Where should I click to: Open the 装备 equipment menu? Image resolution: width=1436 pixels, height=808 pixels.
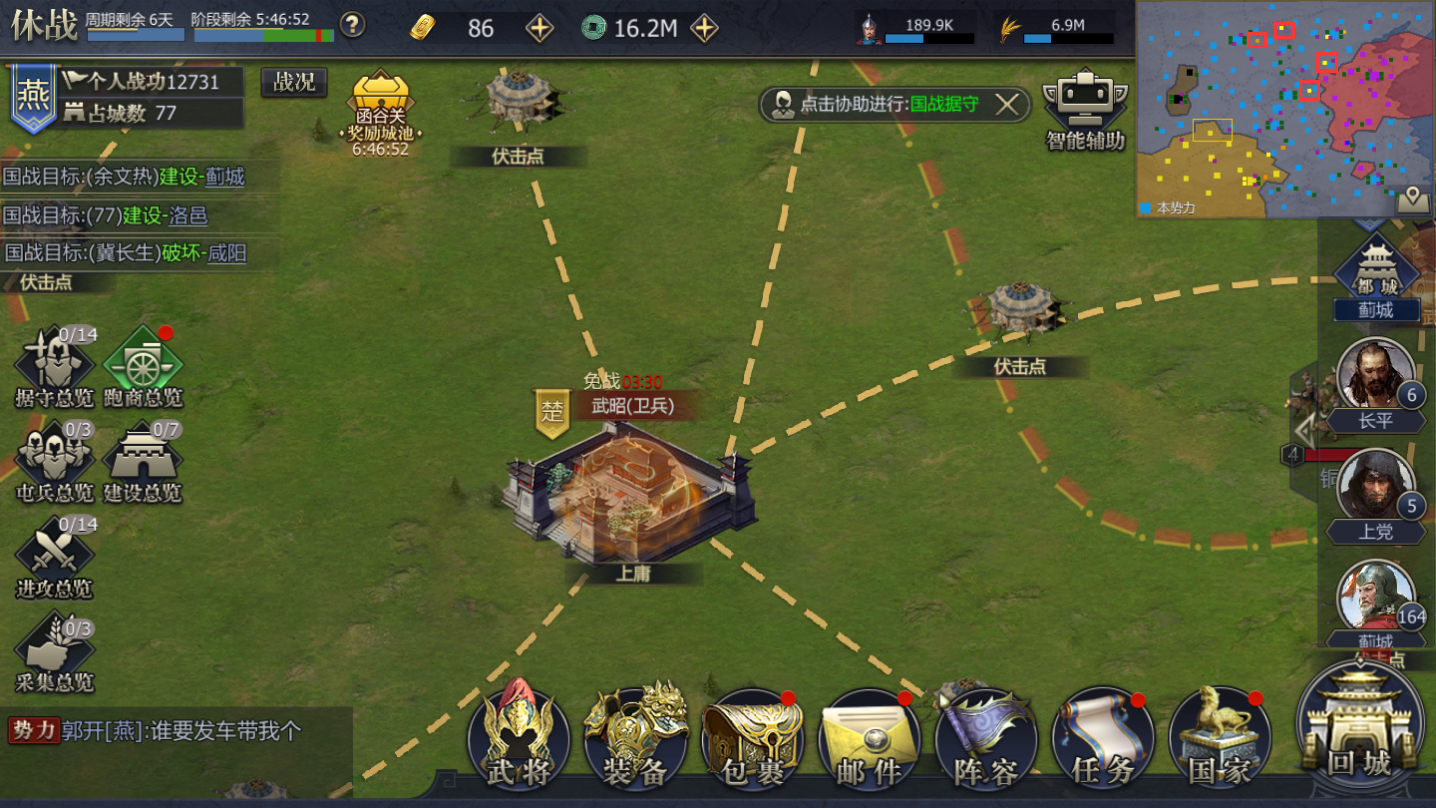[636, 740]
